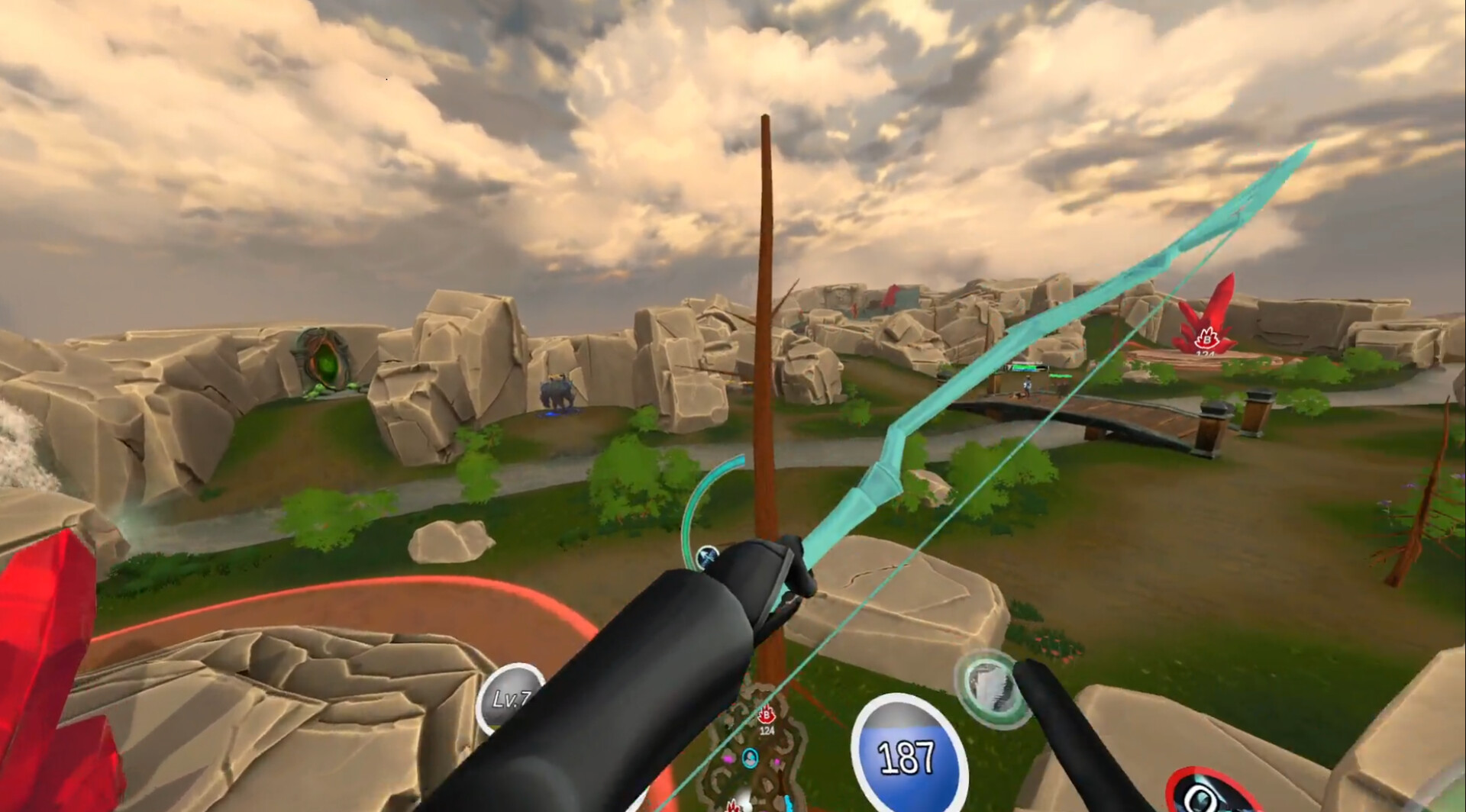Select the small arrow icon by the bow

click(x=708, y=556)
